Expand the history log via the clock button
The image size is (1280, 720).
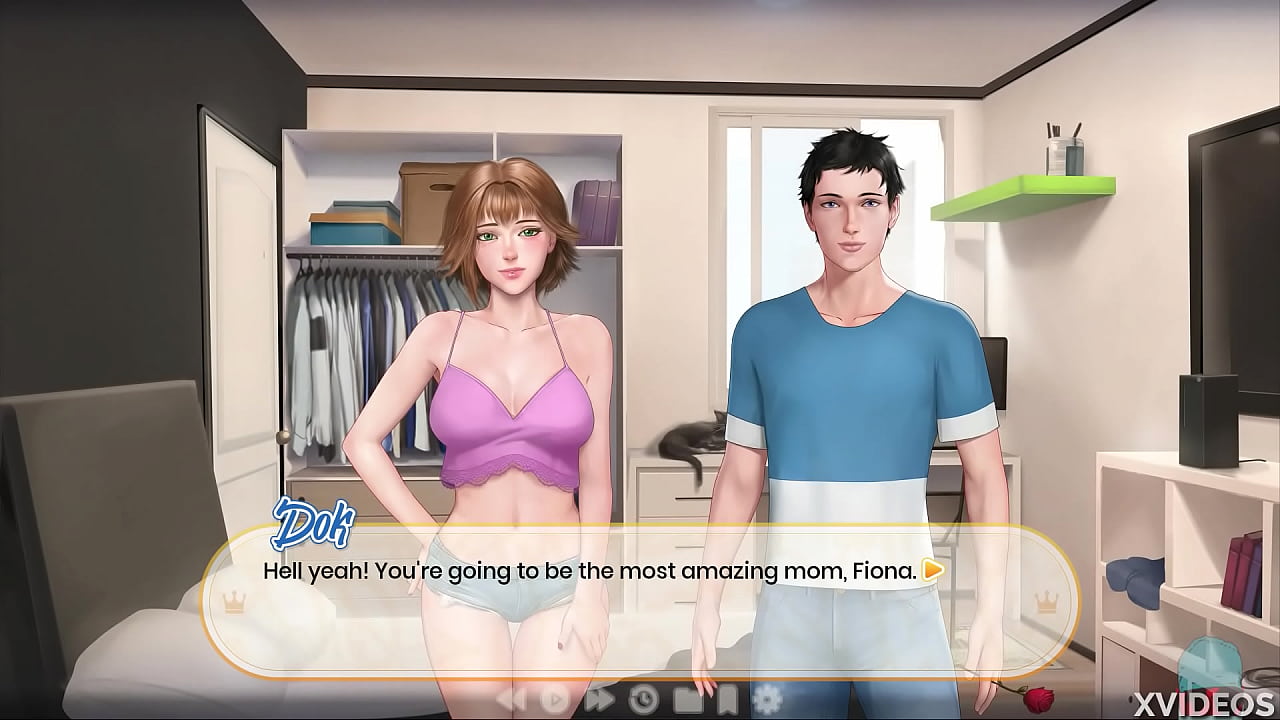643,698
